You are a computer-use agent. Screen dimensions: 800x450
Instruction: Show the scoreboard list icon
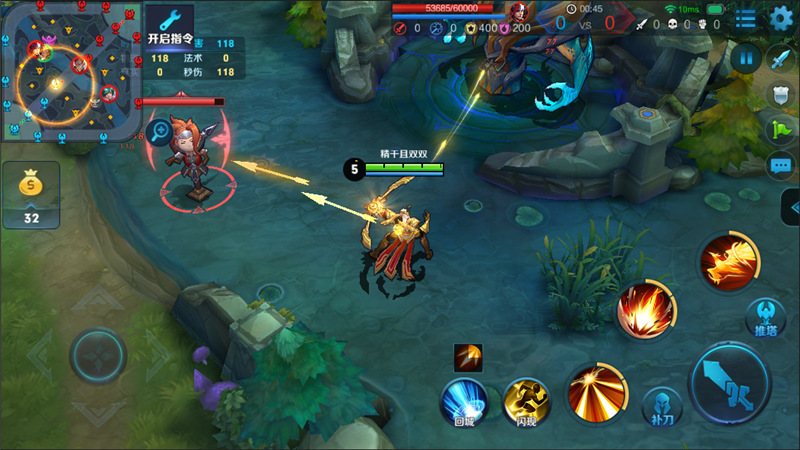pyautogui.click(x=746, y=18)
